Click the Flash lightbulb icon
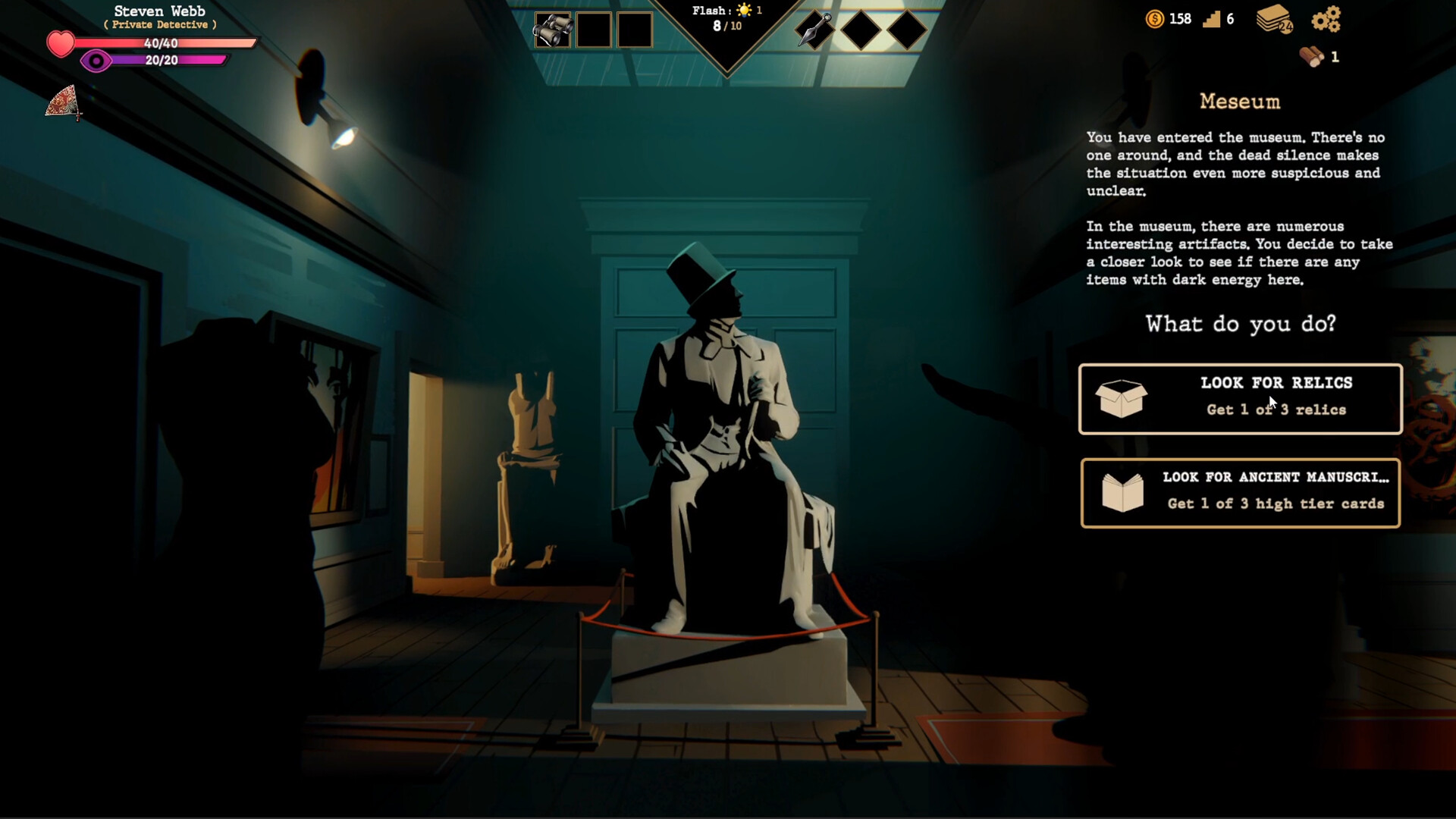 745,11
